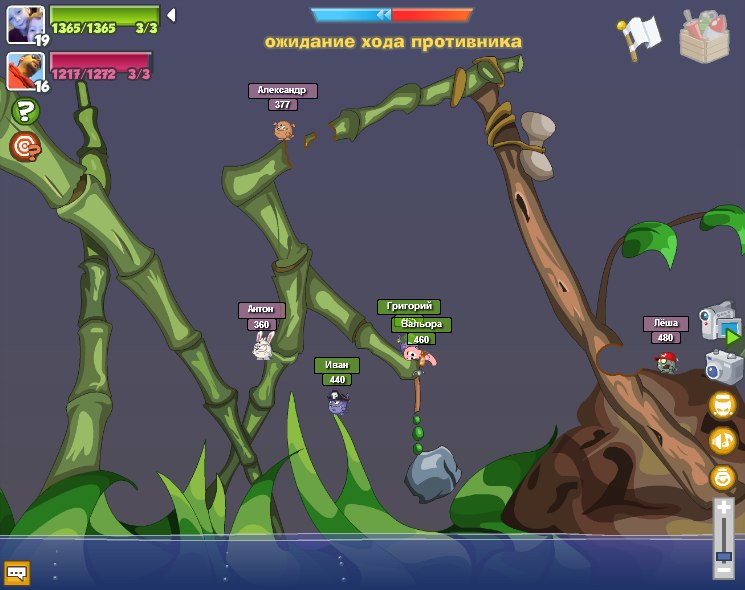
Task: Toggle the music note button
Action: click(722, 440)
